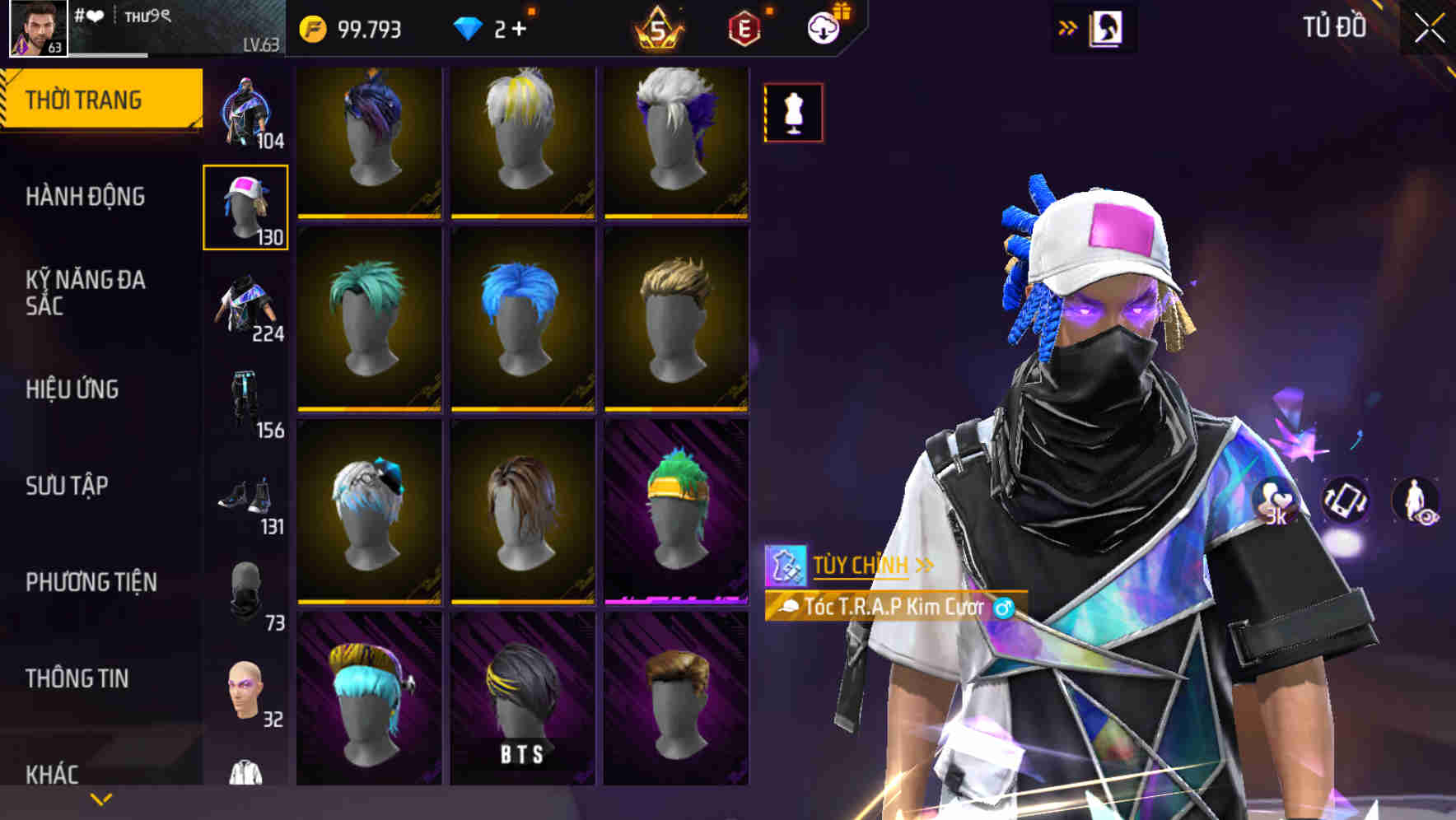Click the double-arrow chevron beside the album icon
Image resolution: width=1456 pixels, height=820 pixels.
pos(1068,27)
